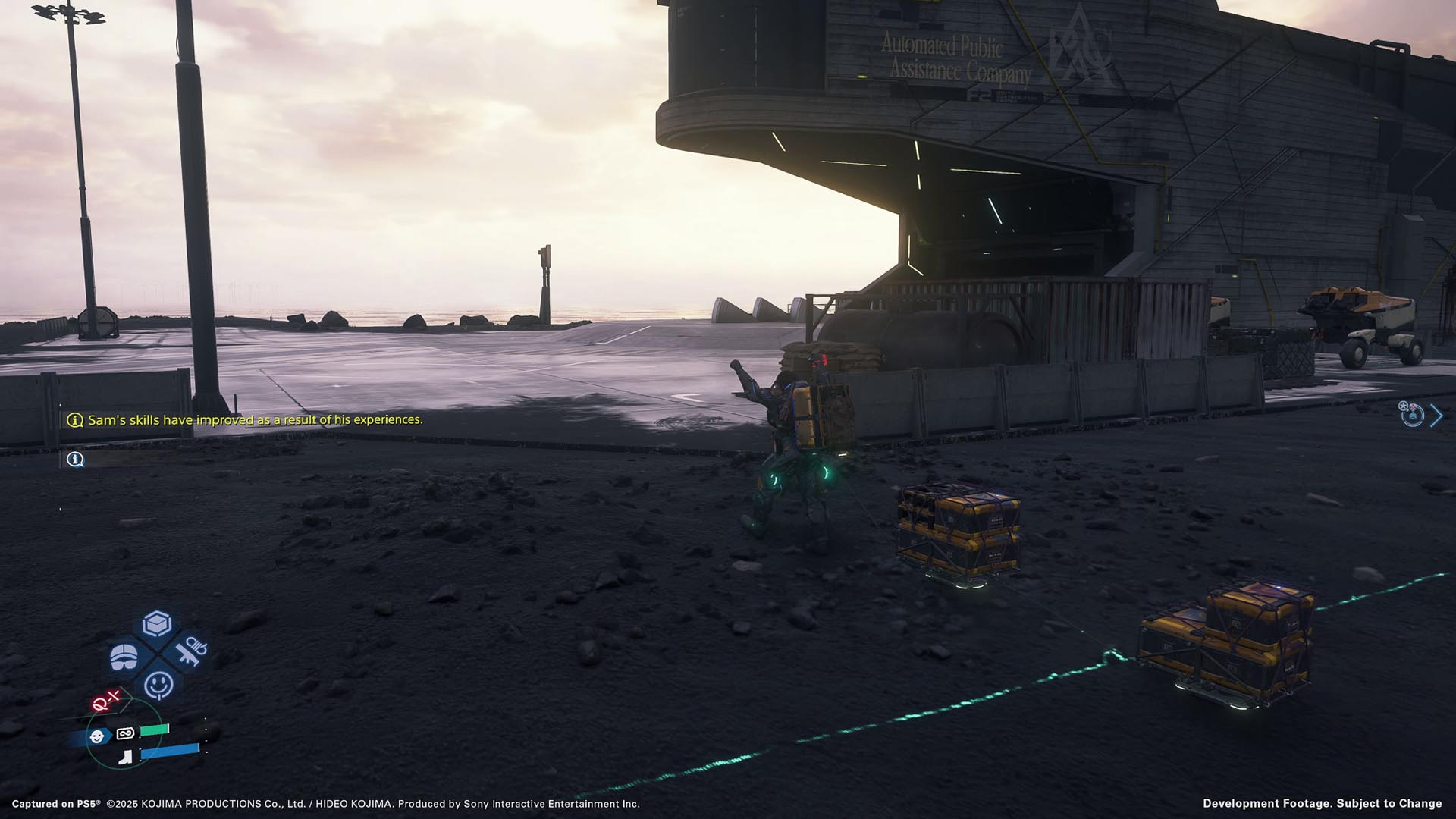
Task: Click the right-pointing chevron arrow
Action: [1436, 415]
